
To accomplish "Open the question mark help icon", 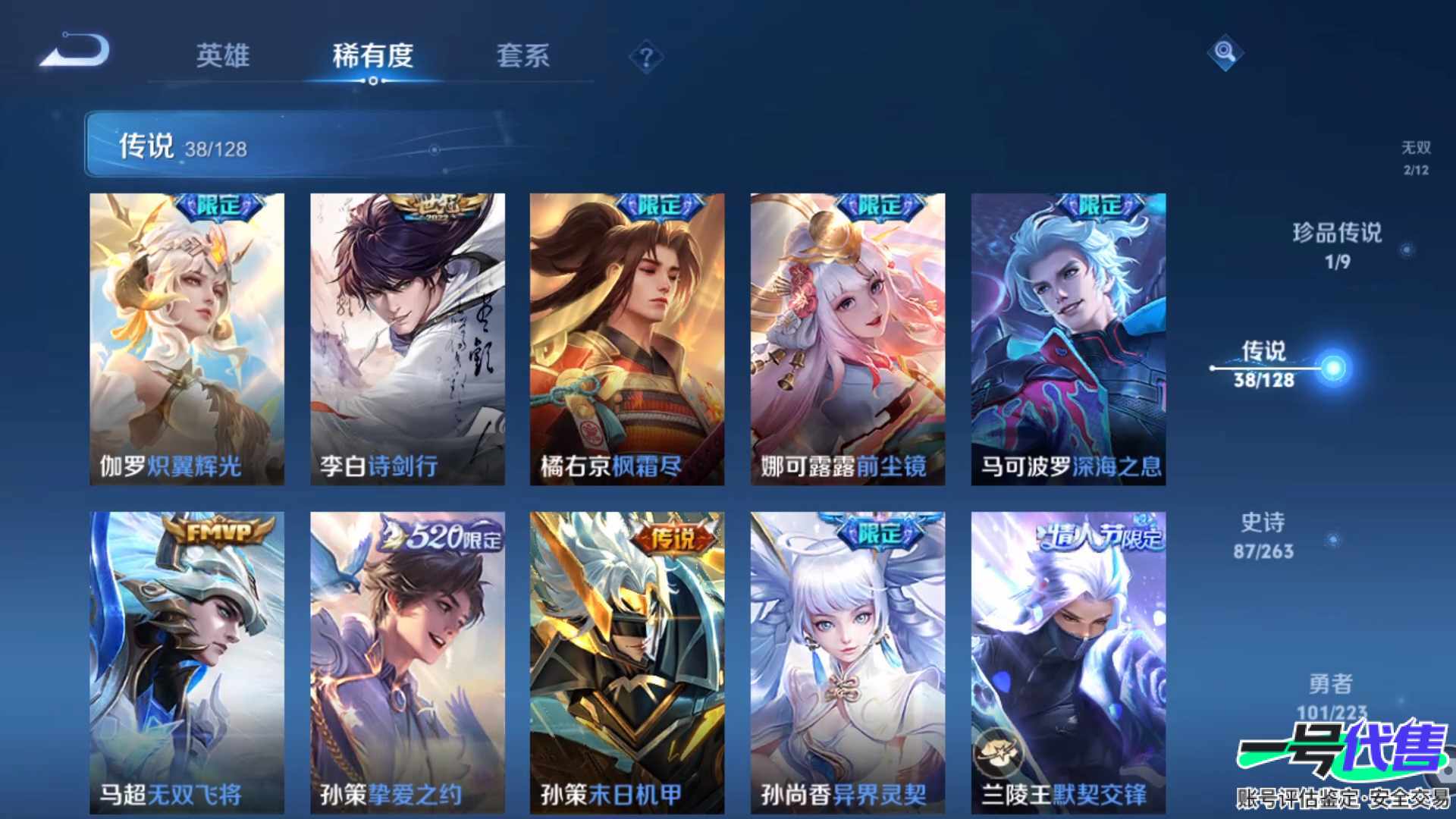I will (646, 58).
